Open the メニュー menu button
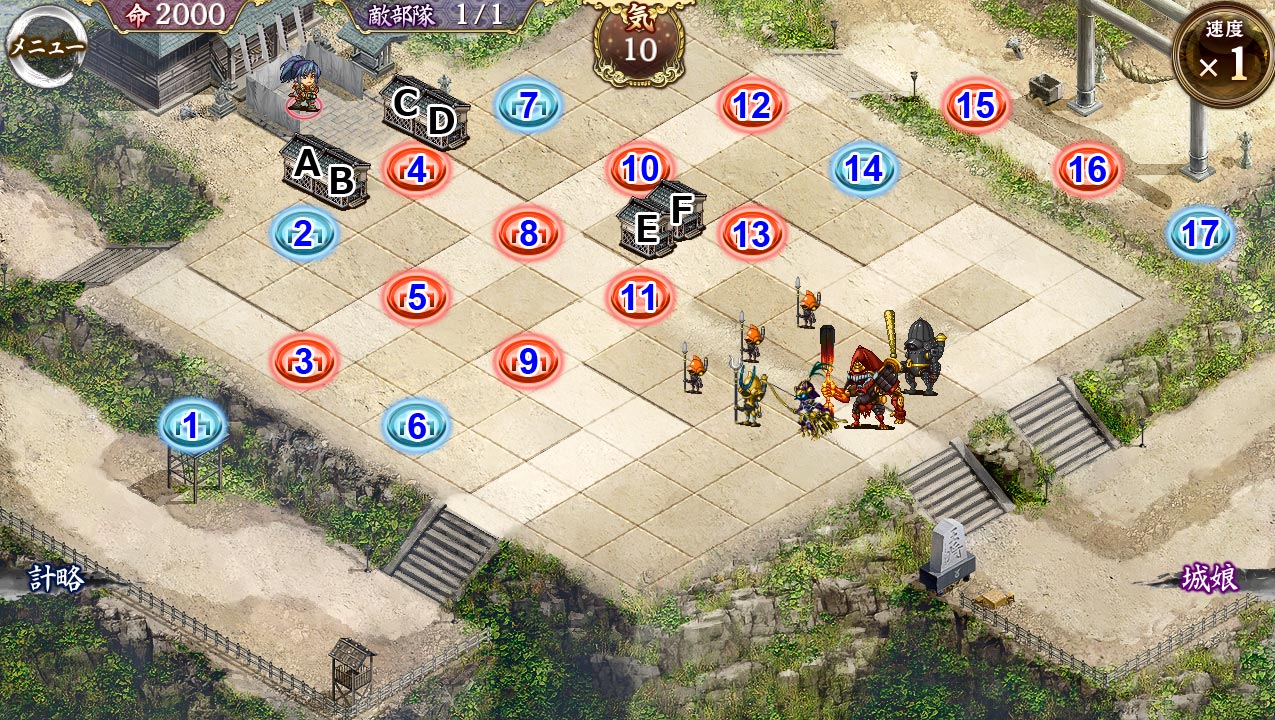 pyautogui.click(x=45, y=46)
